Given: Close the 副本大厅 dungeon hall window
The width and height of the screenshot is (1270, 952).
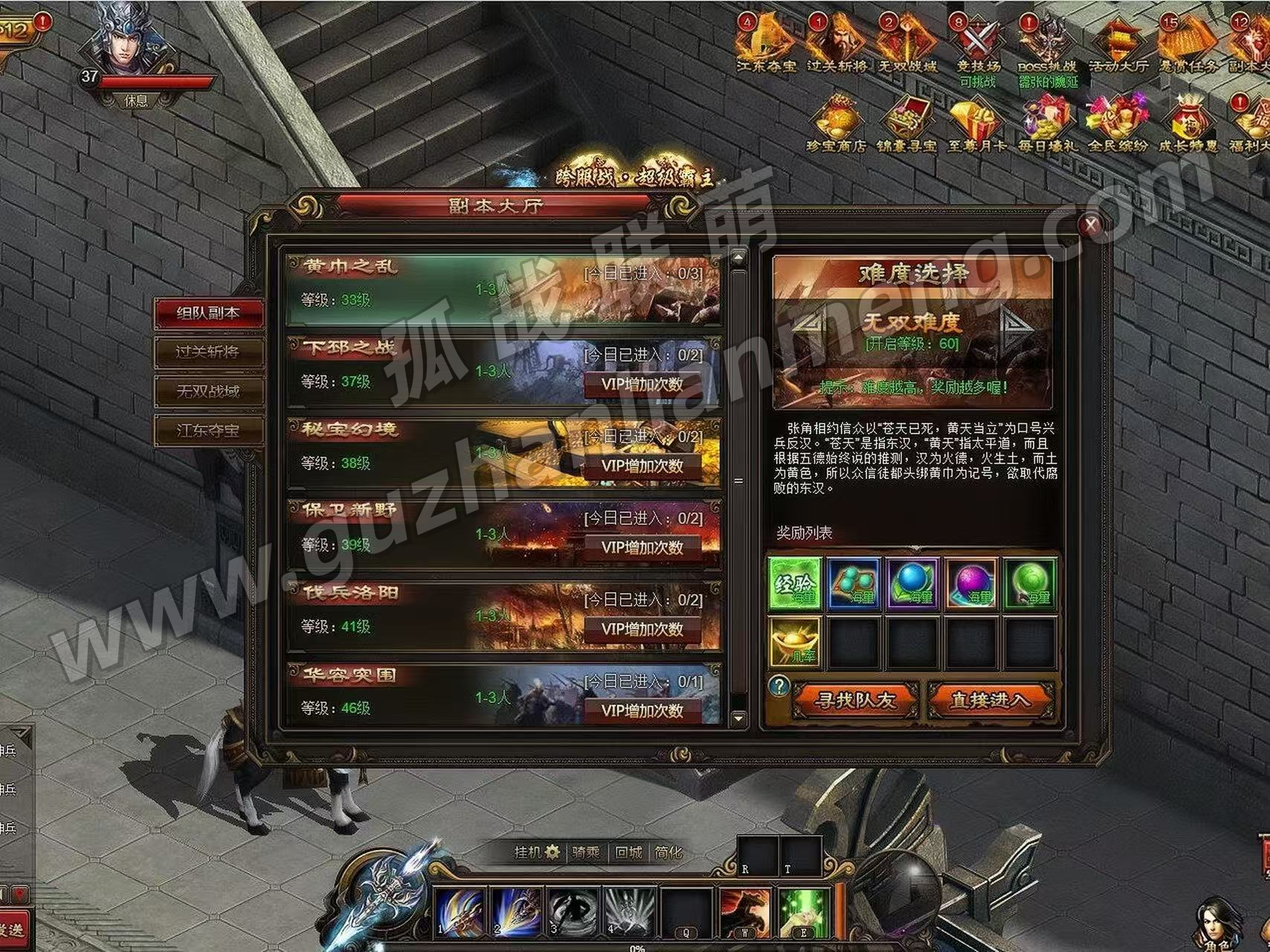Looking at the screenshot, I should point(1091,225).
